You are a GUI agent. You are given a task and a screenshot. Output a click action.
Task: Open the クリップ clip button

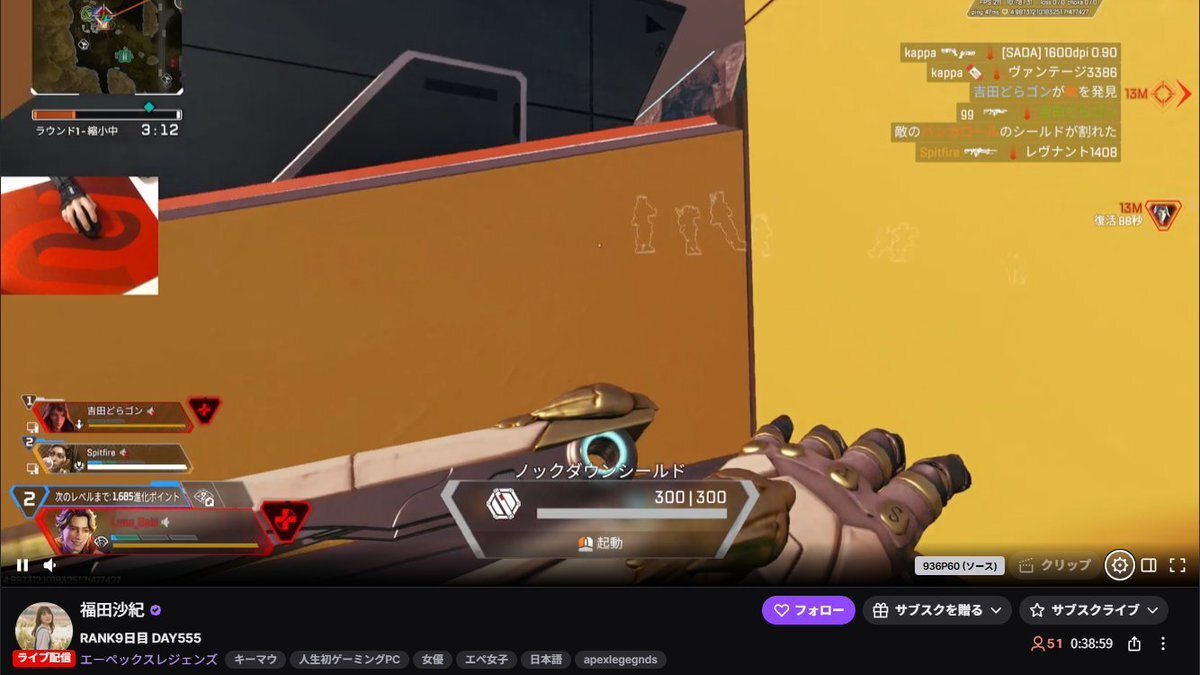pyautogui.click(x=1054, y=565)
